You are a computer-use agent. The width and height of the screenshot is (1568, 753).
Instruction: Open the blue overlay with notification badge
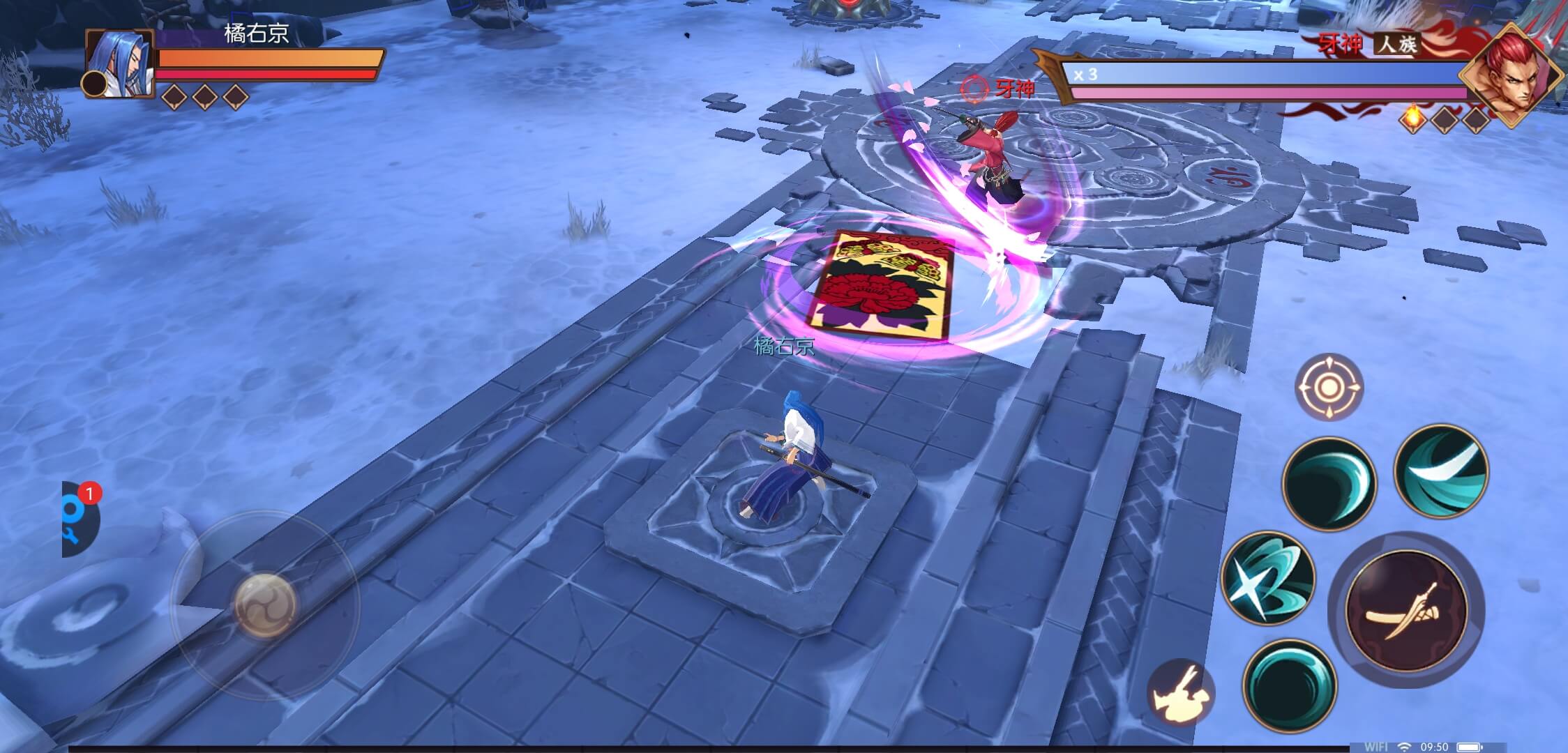point(79,519)
